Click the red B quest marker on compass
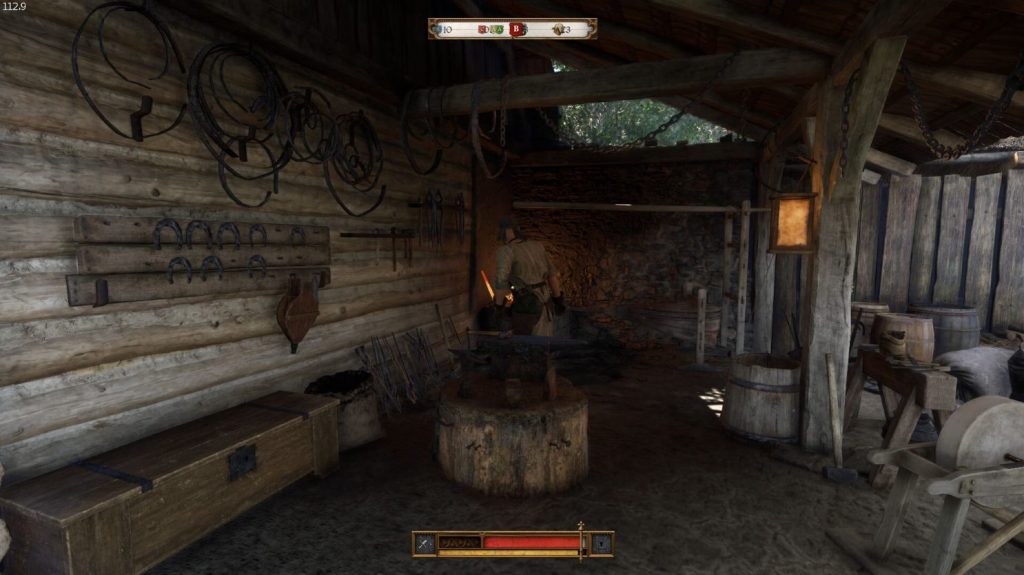The image size is (1024, 575). pyautogui.click(x=517, y=29)
